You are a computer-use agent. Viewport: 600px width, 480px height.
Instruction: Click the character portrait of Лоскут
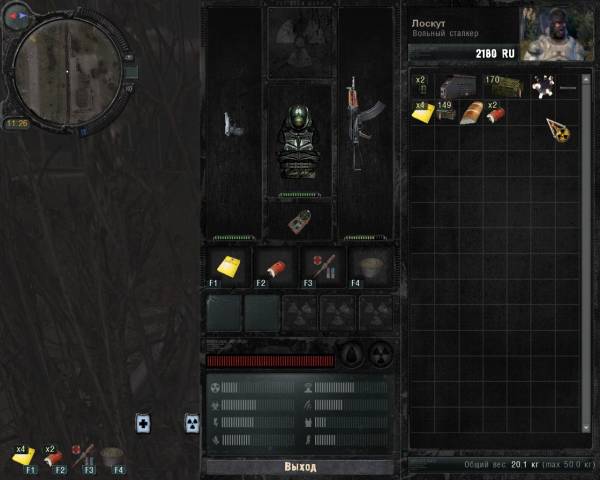tap(556, 34)
